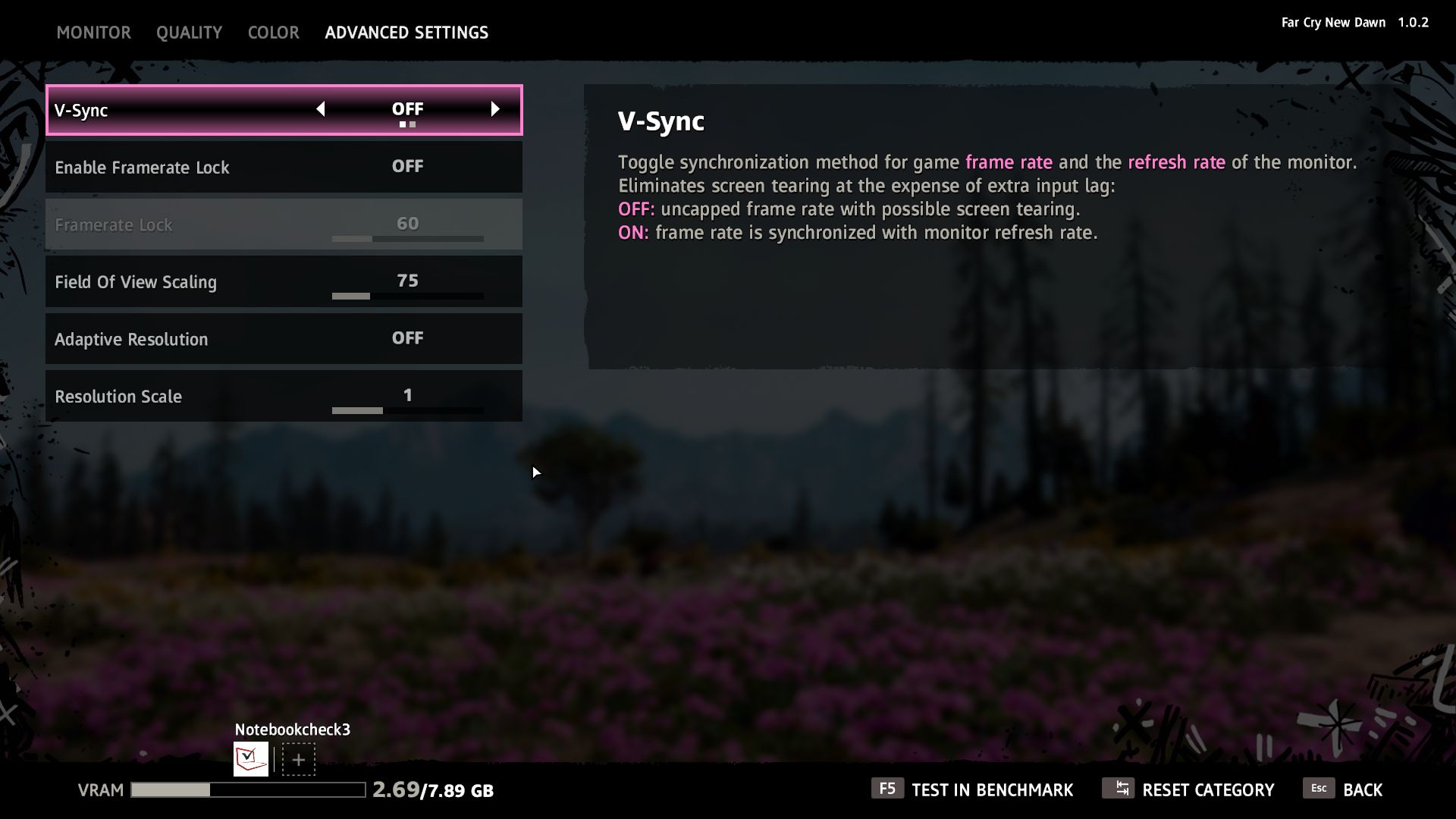Switch to the Monitor tab

point(93,33)
